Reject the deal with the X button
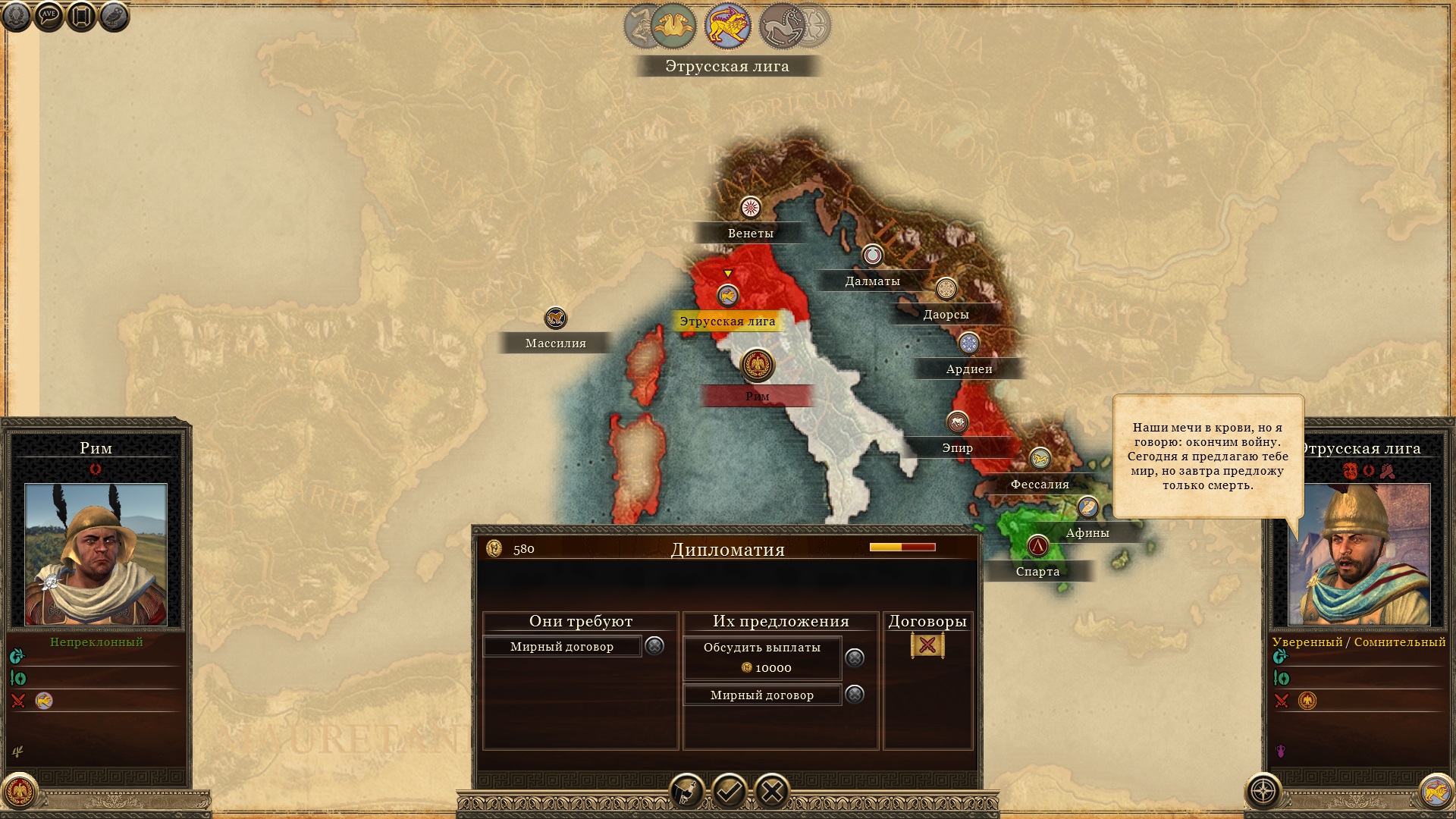The height and width of the screenshot is (819, 1456). click(x=772, y=792)
